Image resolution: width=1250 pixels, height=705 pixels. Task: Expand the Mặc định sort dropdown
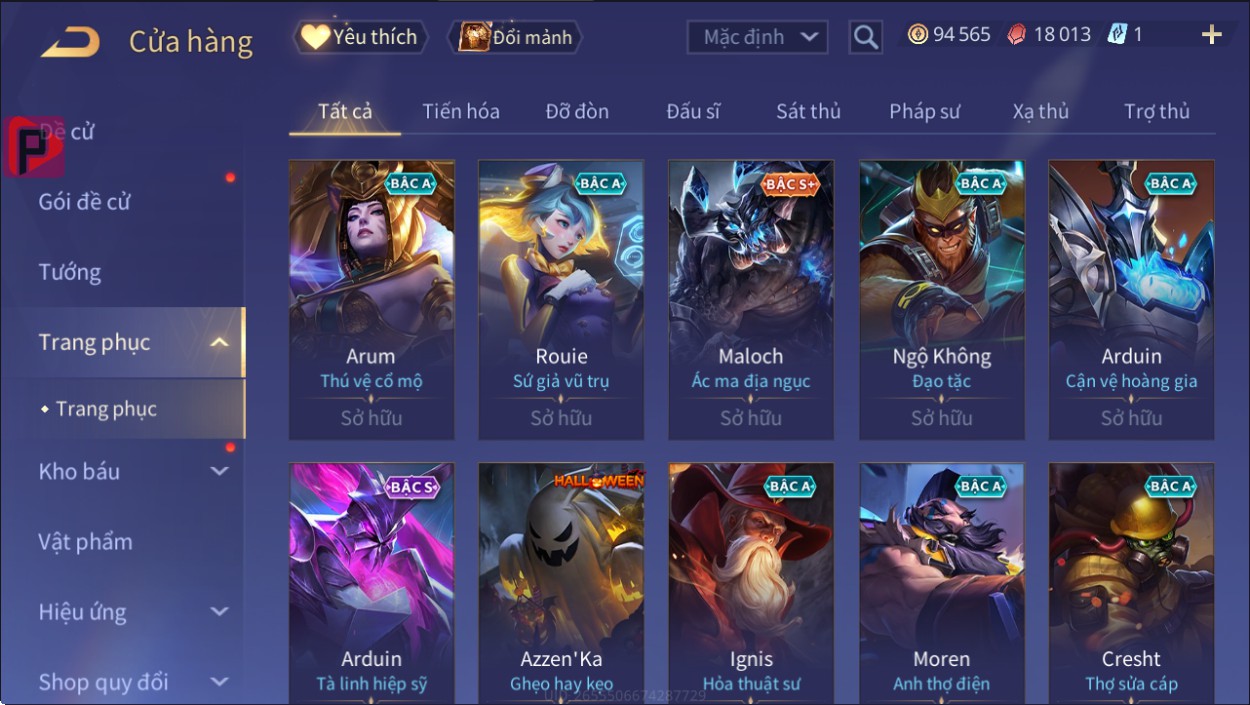(757, 38)
